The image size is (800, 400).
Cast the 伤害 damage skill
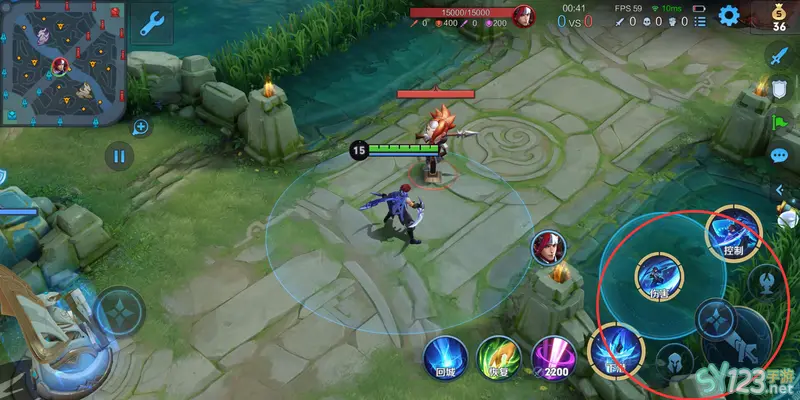pos(660,276)
